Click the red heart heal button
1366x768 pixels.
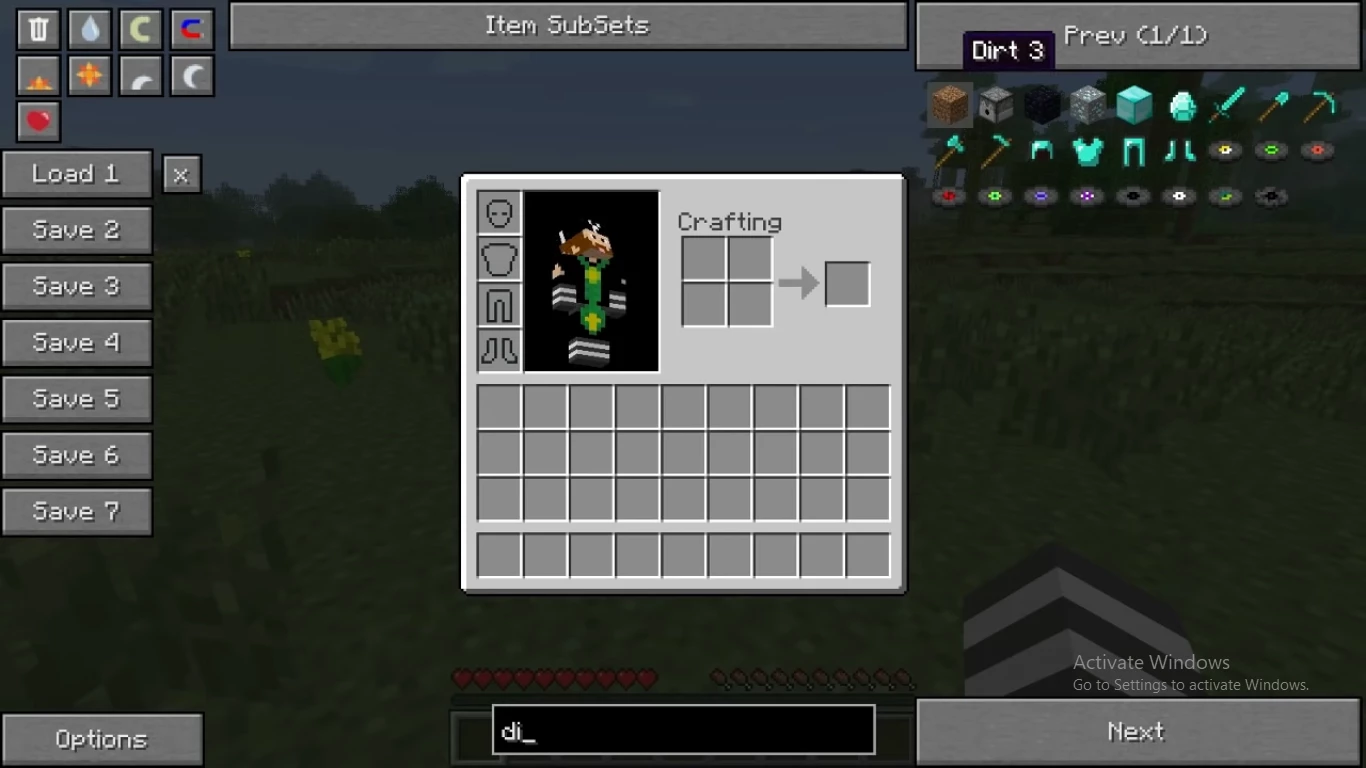pyautogui.click(x=38, y=121)
